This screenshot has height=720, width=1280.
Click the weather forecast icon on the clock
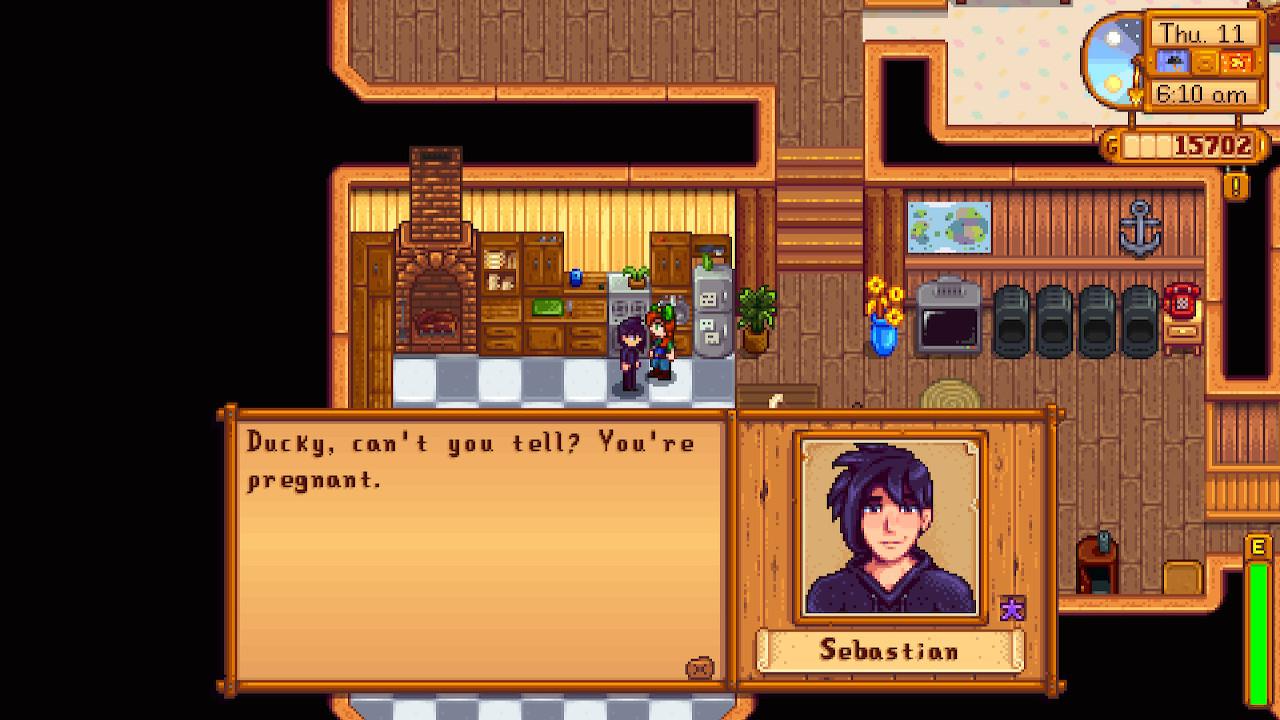tap(1173, 61)
